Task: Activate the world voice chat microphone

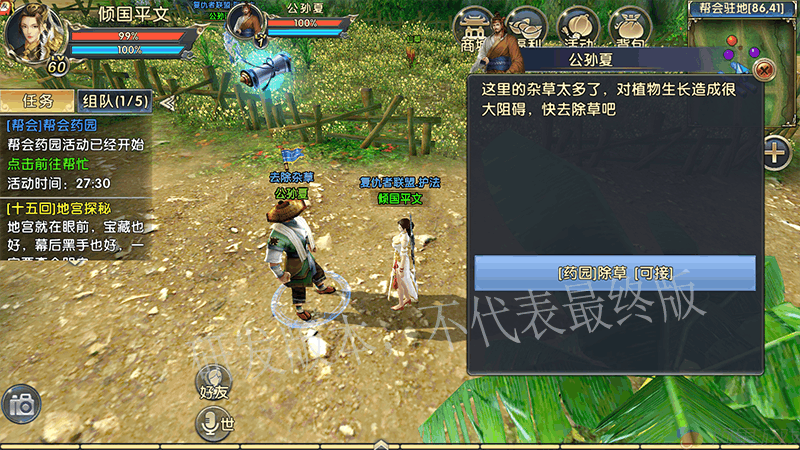Action: pyautogui.click(x=214, y=423)
